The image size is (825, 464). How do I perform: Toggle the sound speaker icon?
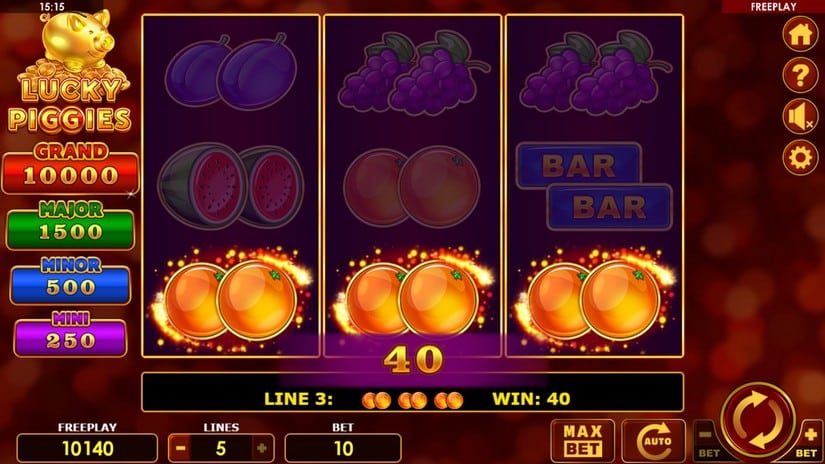[x=800, y=117]
